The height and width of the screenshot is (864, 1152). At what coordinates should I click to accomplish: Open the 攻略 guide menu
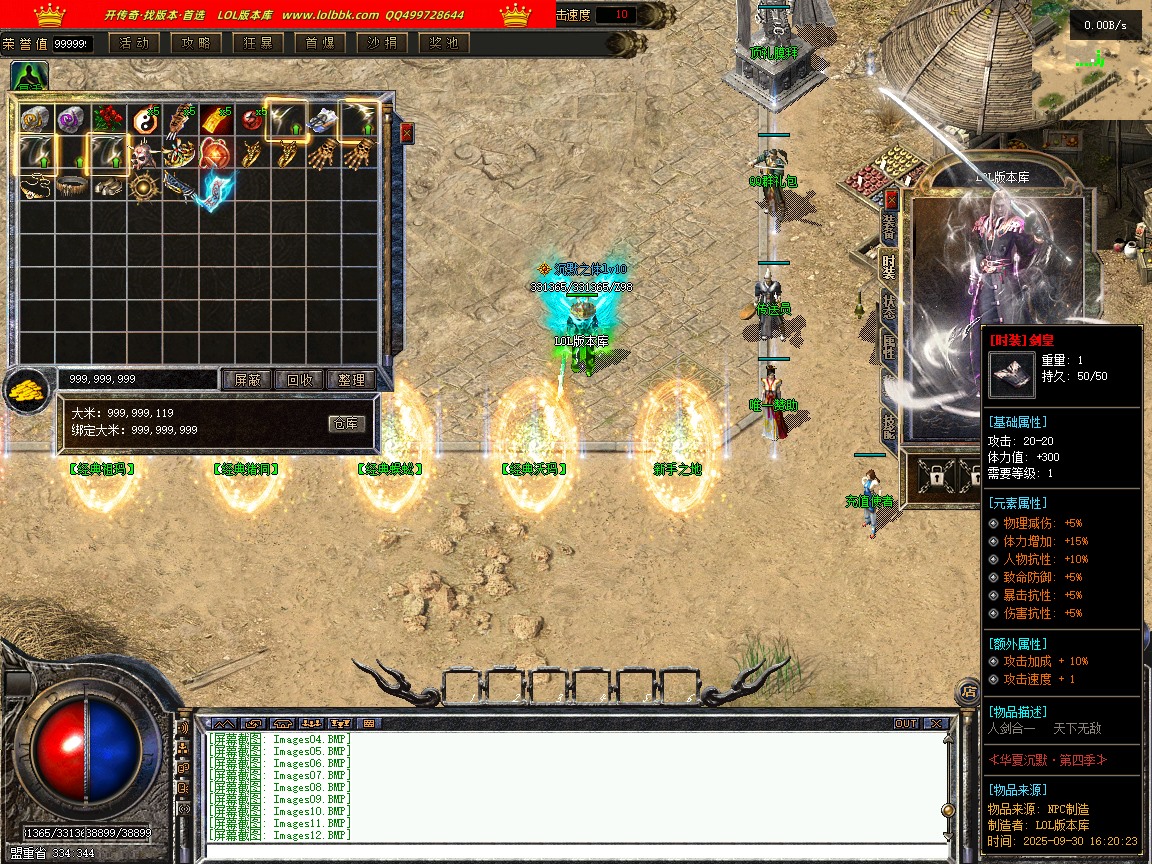click(195, 43)
